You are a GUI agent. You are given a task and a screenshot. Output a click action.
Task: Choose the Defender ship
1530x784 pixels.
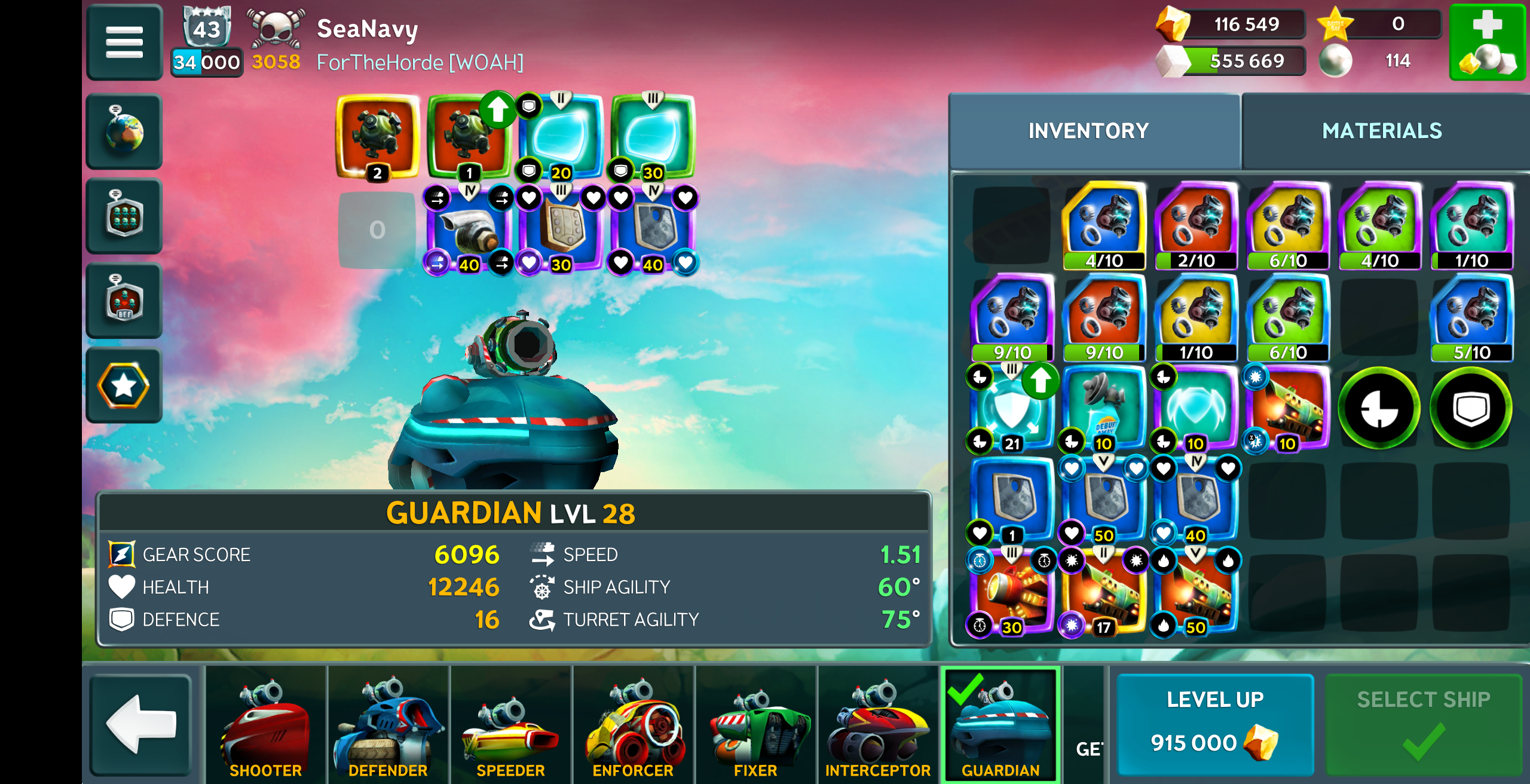tap(388, 724)
